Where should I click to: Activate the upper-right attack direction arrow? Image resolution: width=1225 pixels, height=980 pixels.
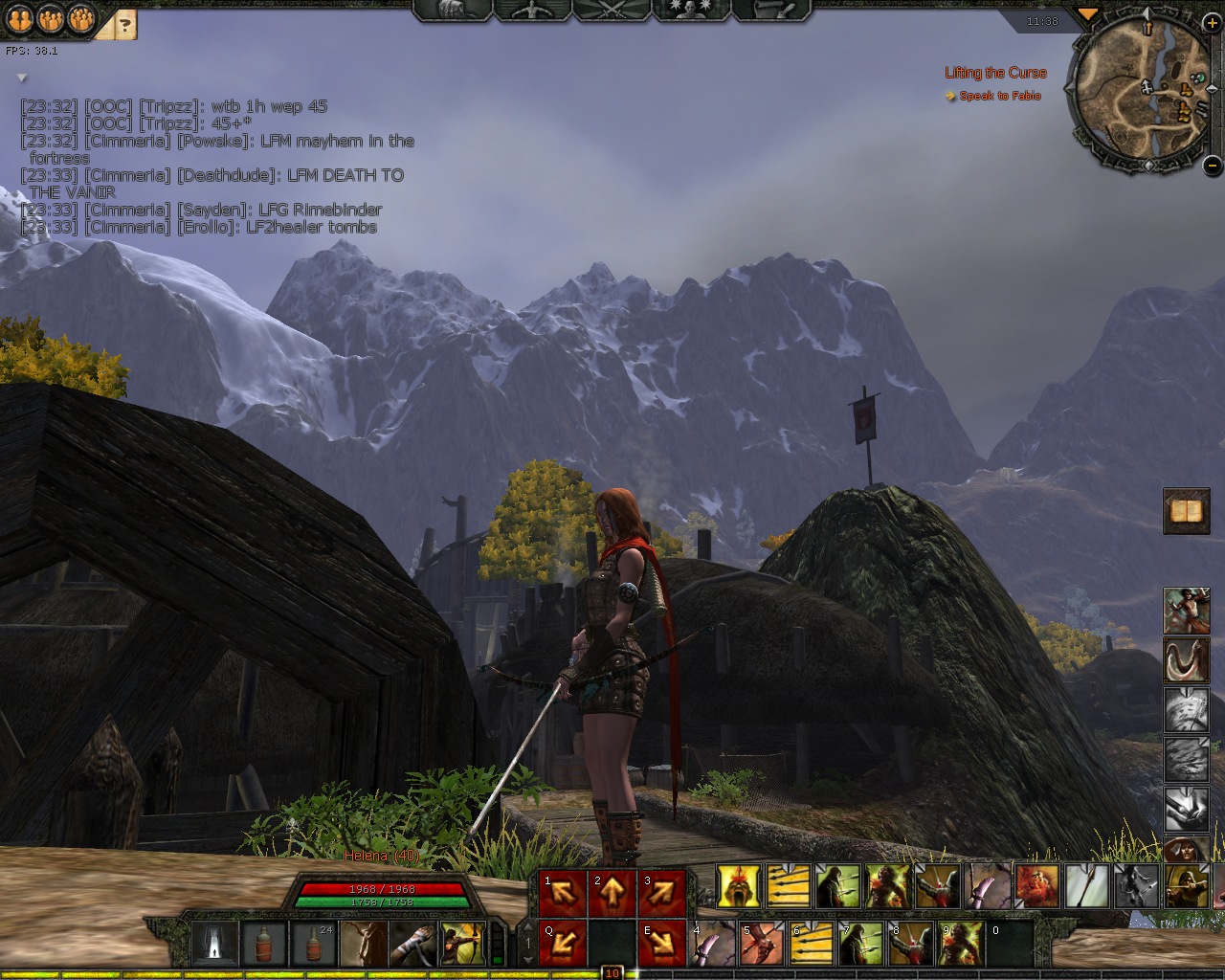pos(661,892)
